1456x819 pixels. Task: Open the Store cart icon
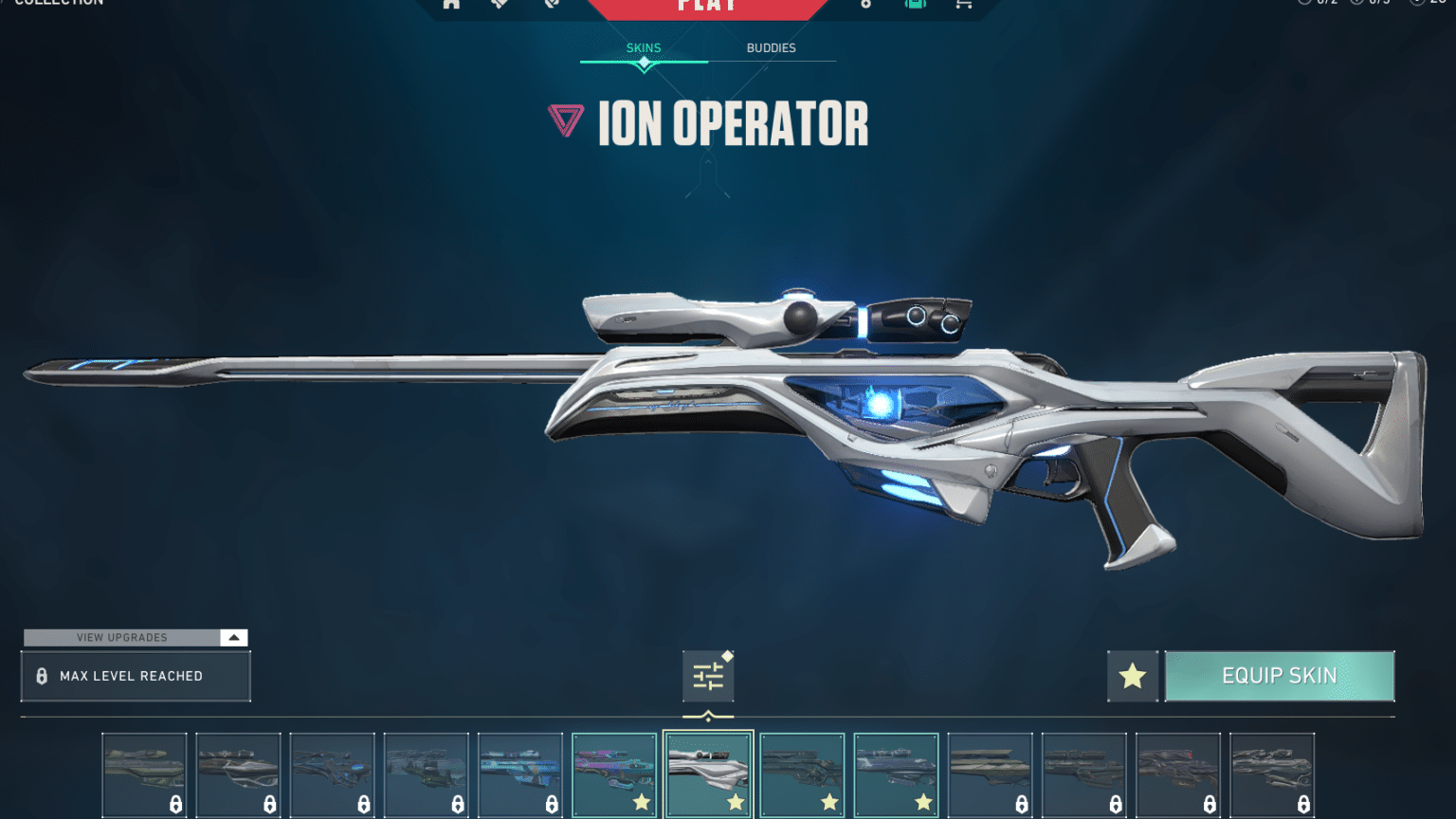(963, 3)
